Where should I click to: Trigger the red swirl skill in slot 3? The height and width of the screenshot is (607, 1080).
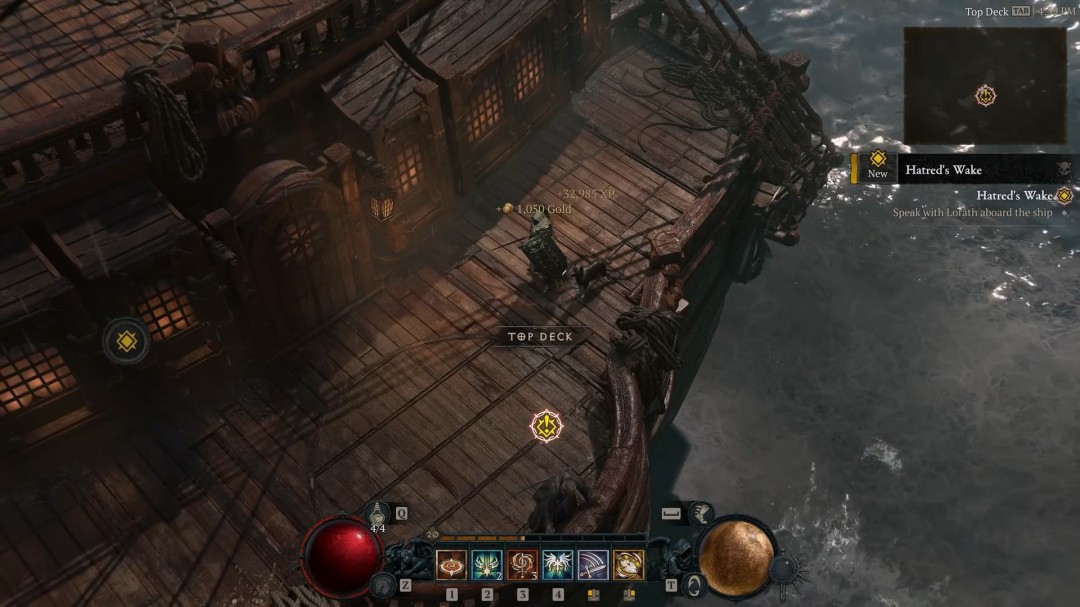tap(522, 565)
